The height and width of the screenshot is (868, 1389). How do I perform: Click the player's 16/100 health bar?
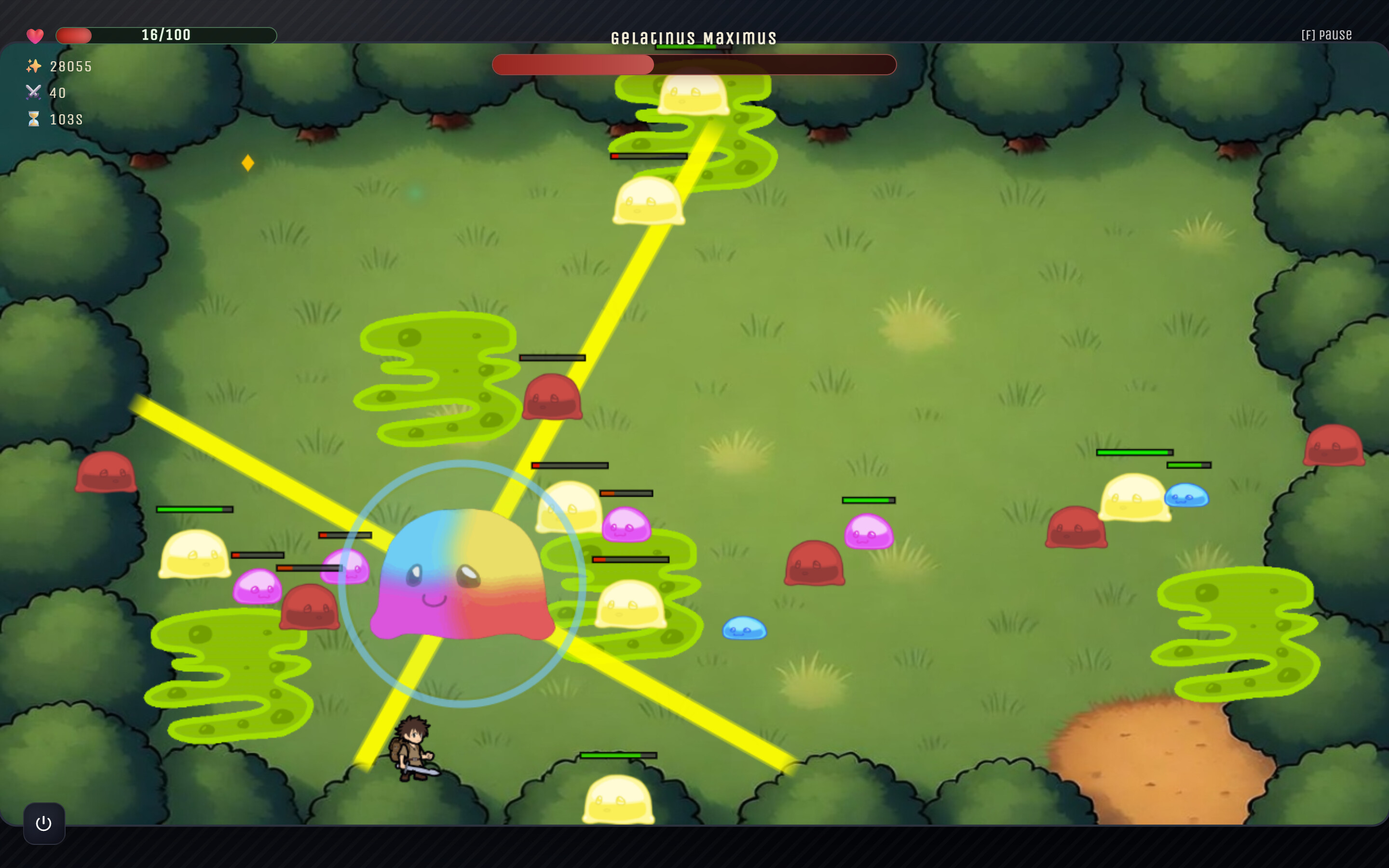pos(165,35)
